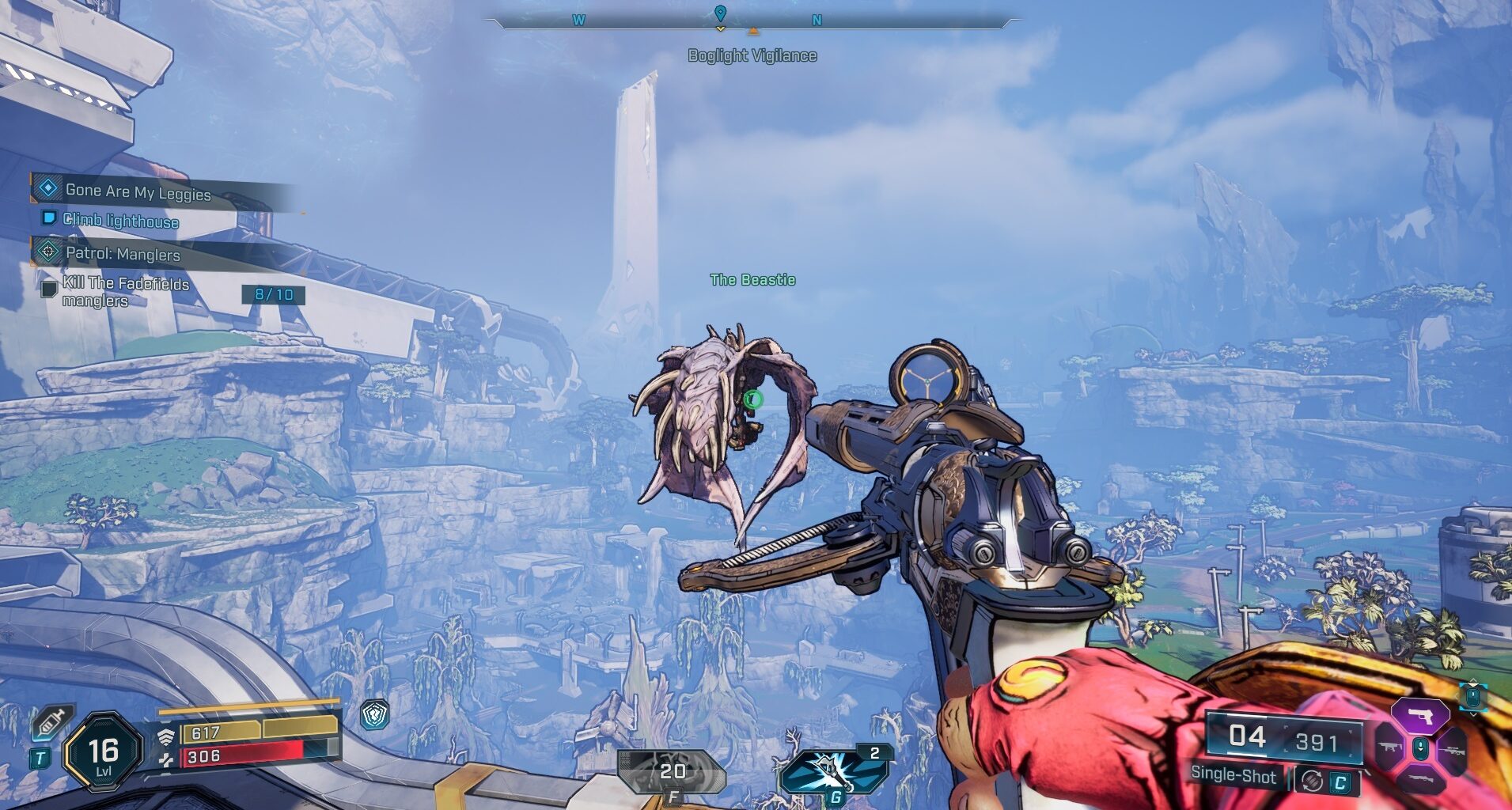Click the waypoint marker on the compass bar
This screenshot has width=1512, height=810.
719,13
